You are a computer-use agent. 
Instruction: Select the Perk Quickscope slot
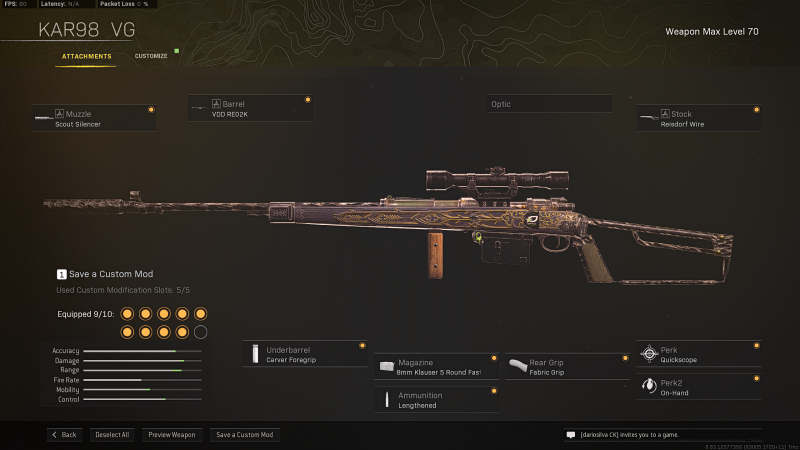[698, 354]
